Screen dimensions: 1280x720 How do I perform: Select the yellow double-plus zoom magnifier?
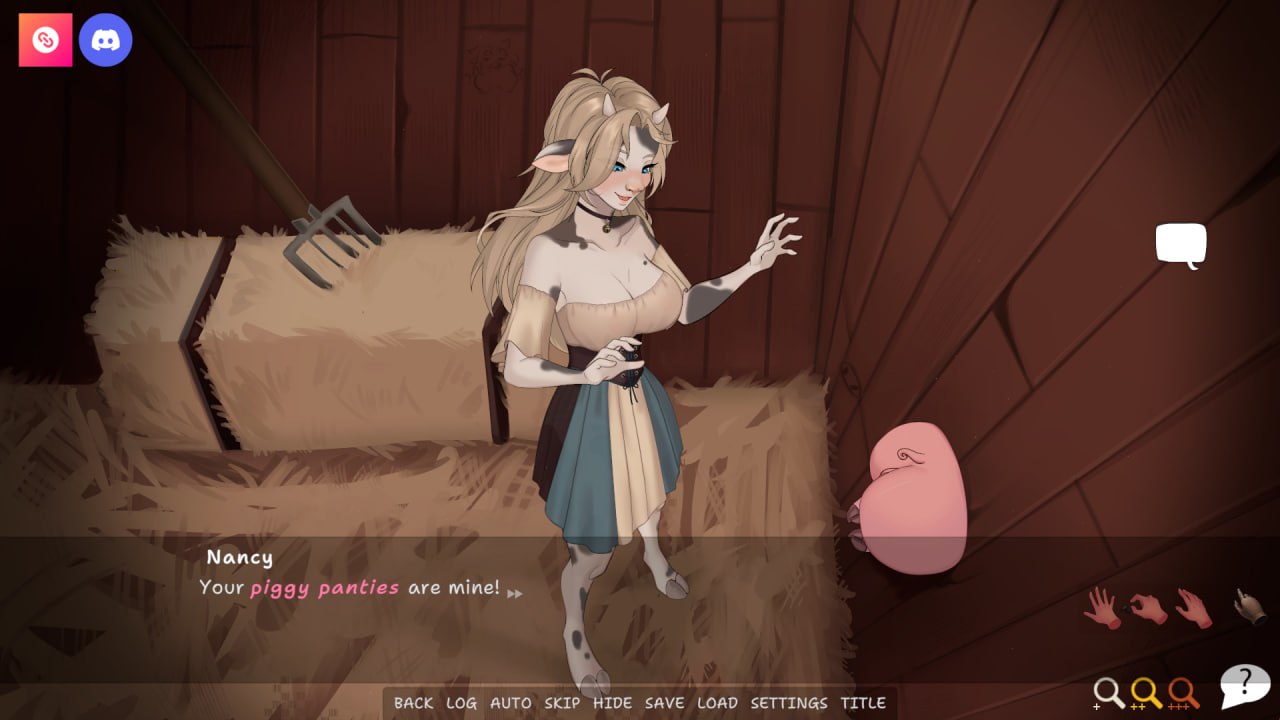coord(1145,692)
